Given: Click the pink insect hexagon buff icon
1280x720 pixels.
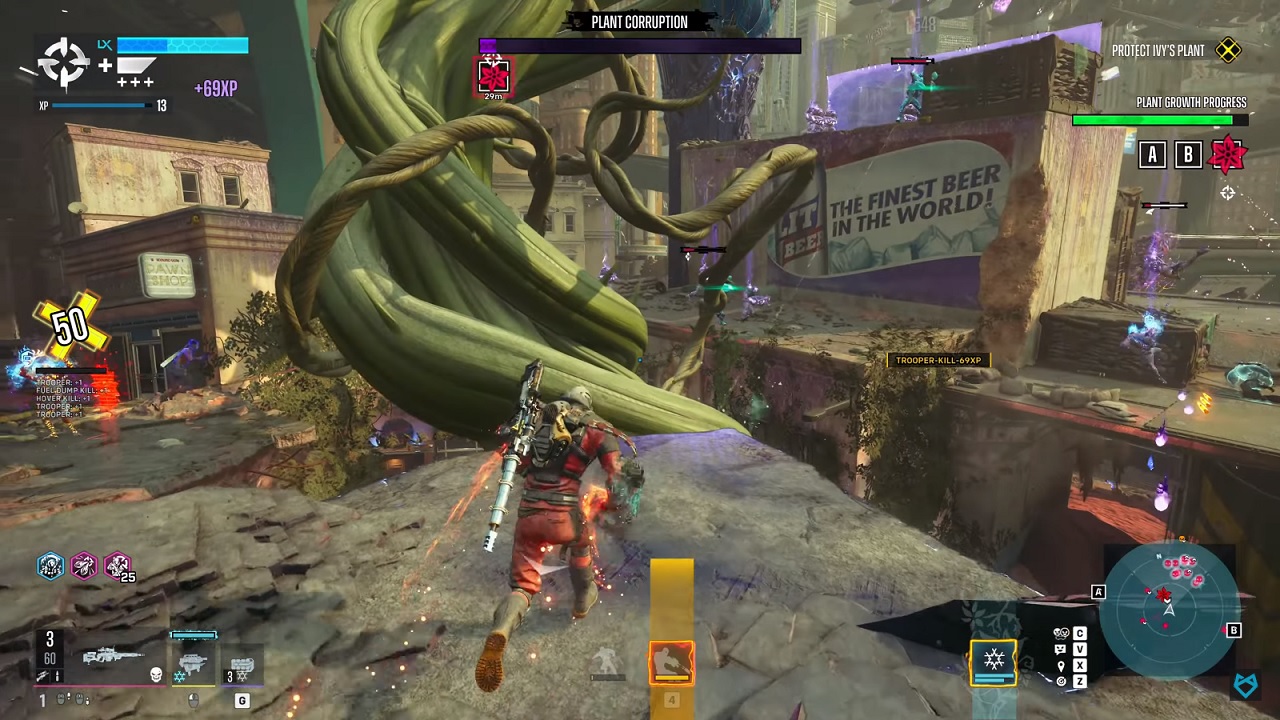Looking at the screenshot, I should (84, 566).
